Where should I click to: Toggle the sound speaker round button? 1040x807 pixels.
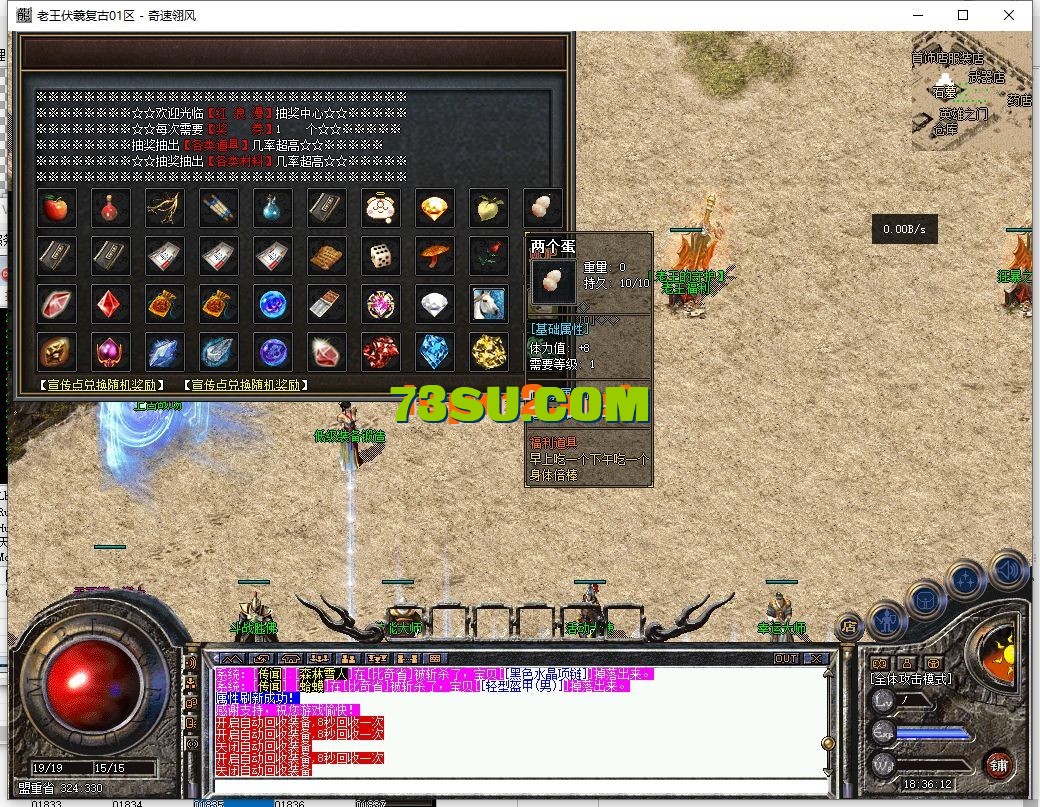coord(1008,570)
